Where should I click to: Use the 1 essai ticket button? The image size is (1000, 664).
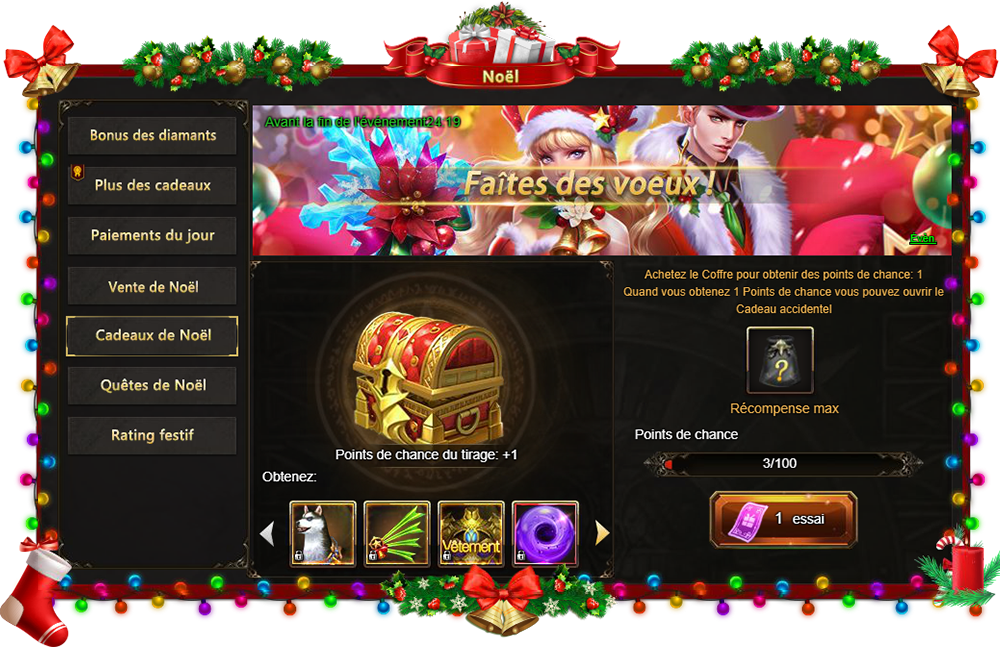783,520
